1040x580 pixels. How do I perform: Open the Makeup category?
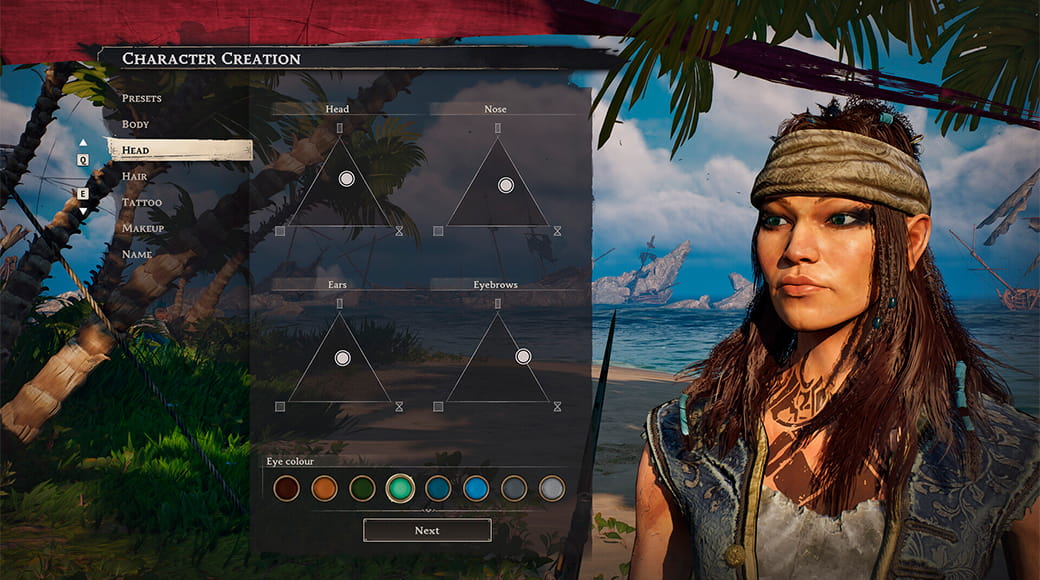(x=143, y=228)
